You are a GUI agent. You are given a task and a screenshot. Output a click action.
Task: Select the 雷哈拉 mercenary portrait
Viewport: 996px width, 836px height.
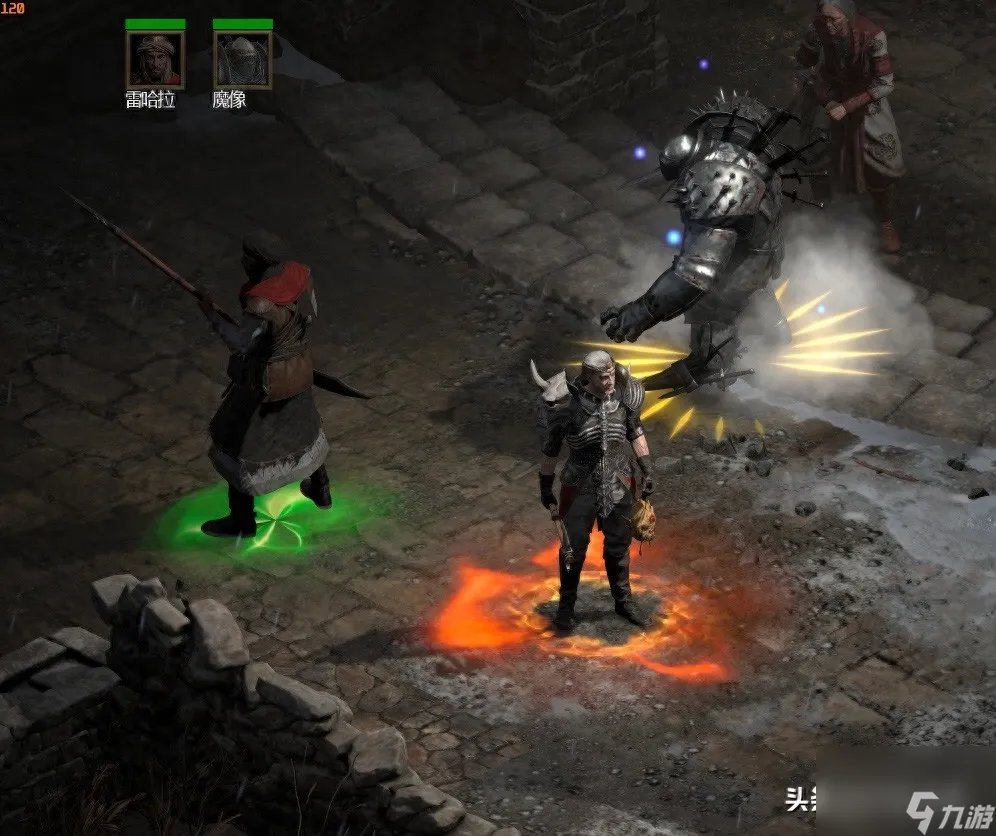tap(155, 60)
